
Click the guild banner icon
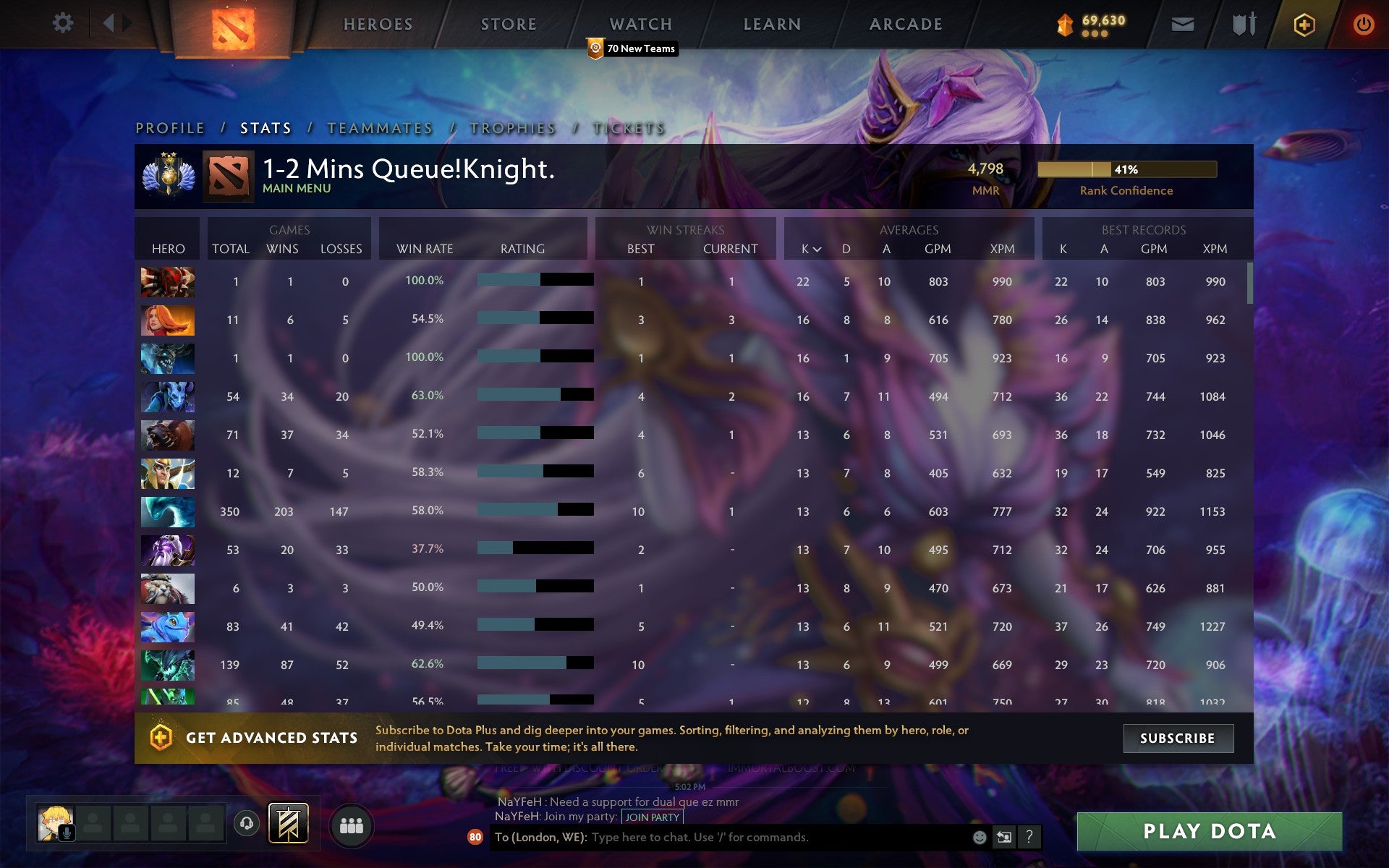(x=288, y=823)
